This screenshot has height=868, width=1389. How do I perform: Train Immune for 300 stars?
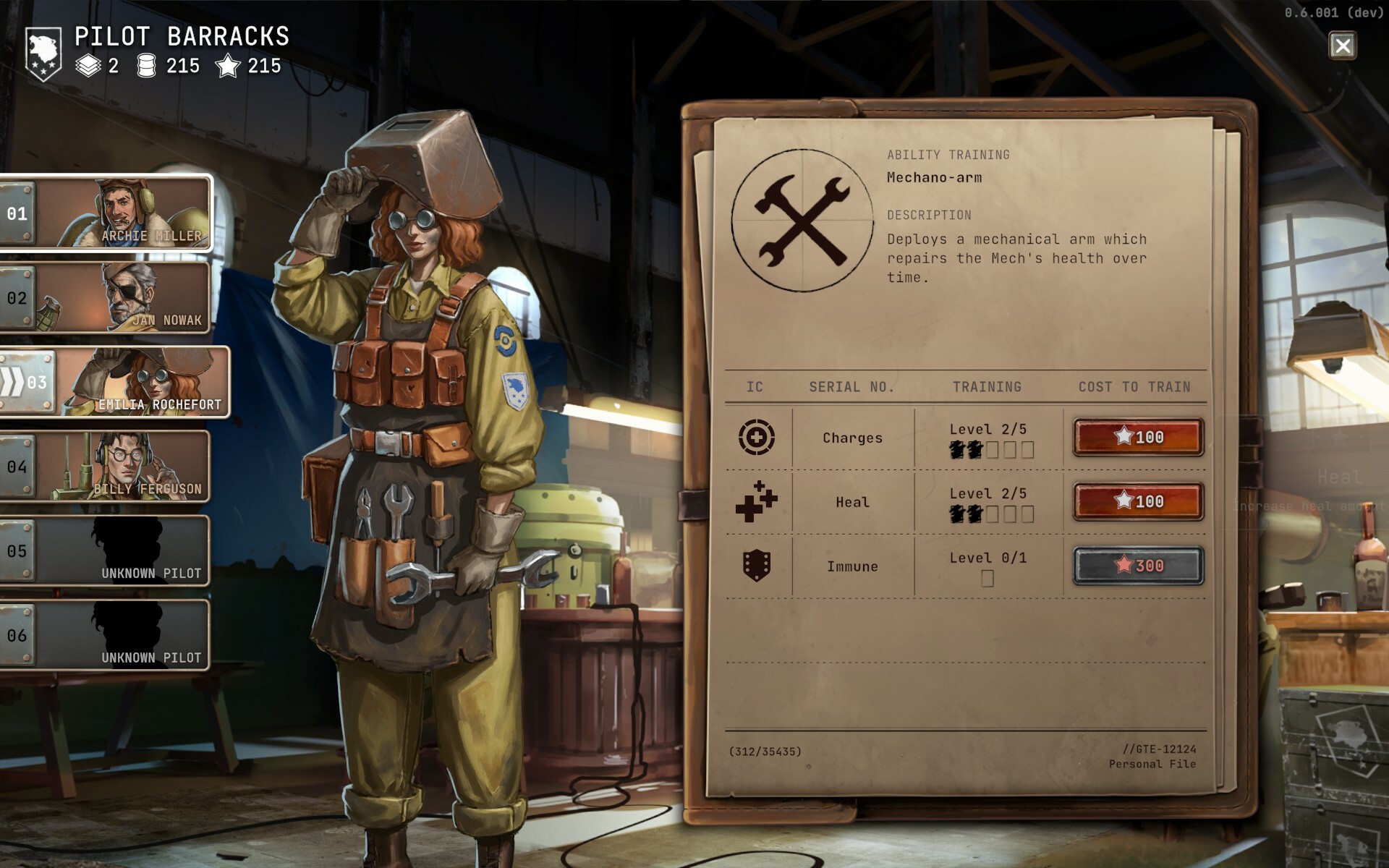click(1138, 566)
